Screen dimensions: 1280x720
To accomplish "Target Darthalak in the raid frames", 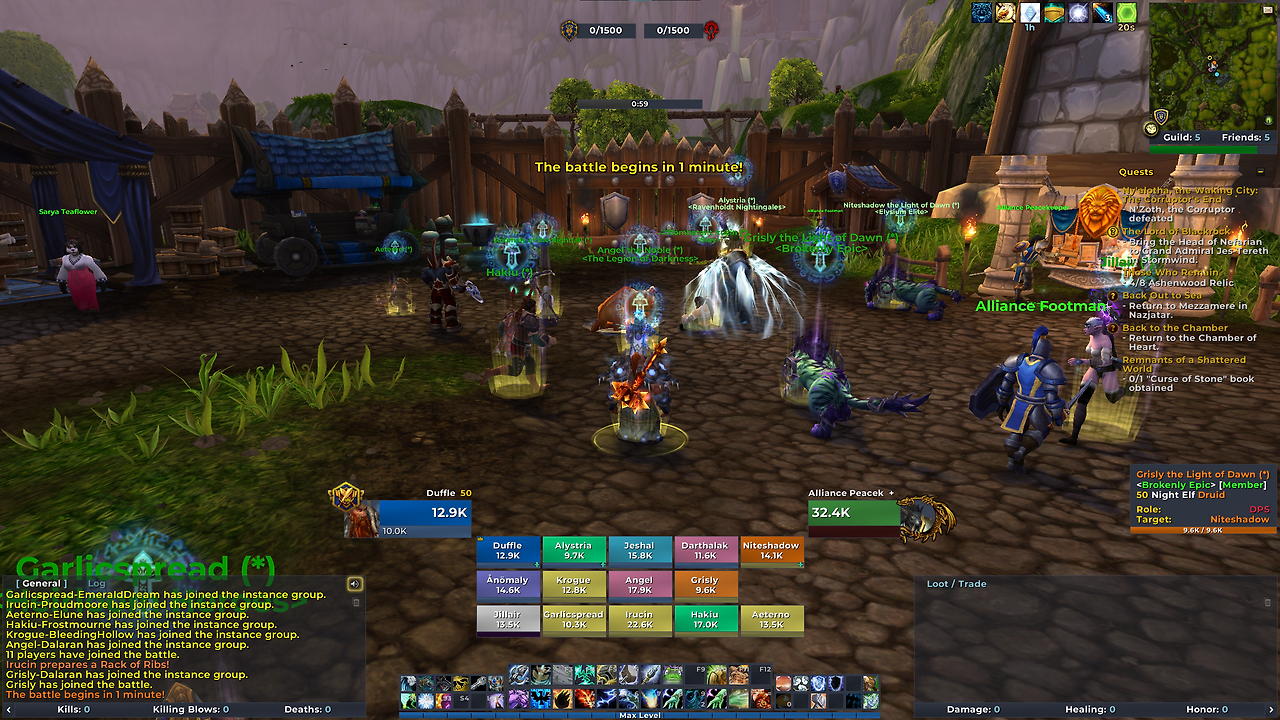I will click(x=705, y=551).
